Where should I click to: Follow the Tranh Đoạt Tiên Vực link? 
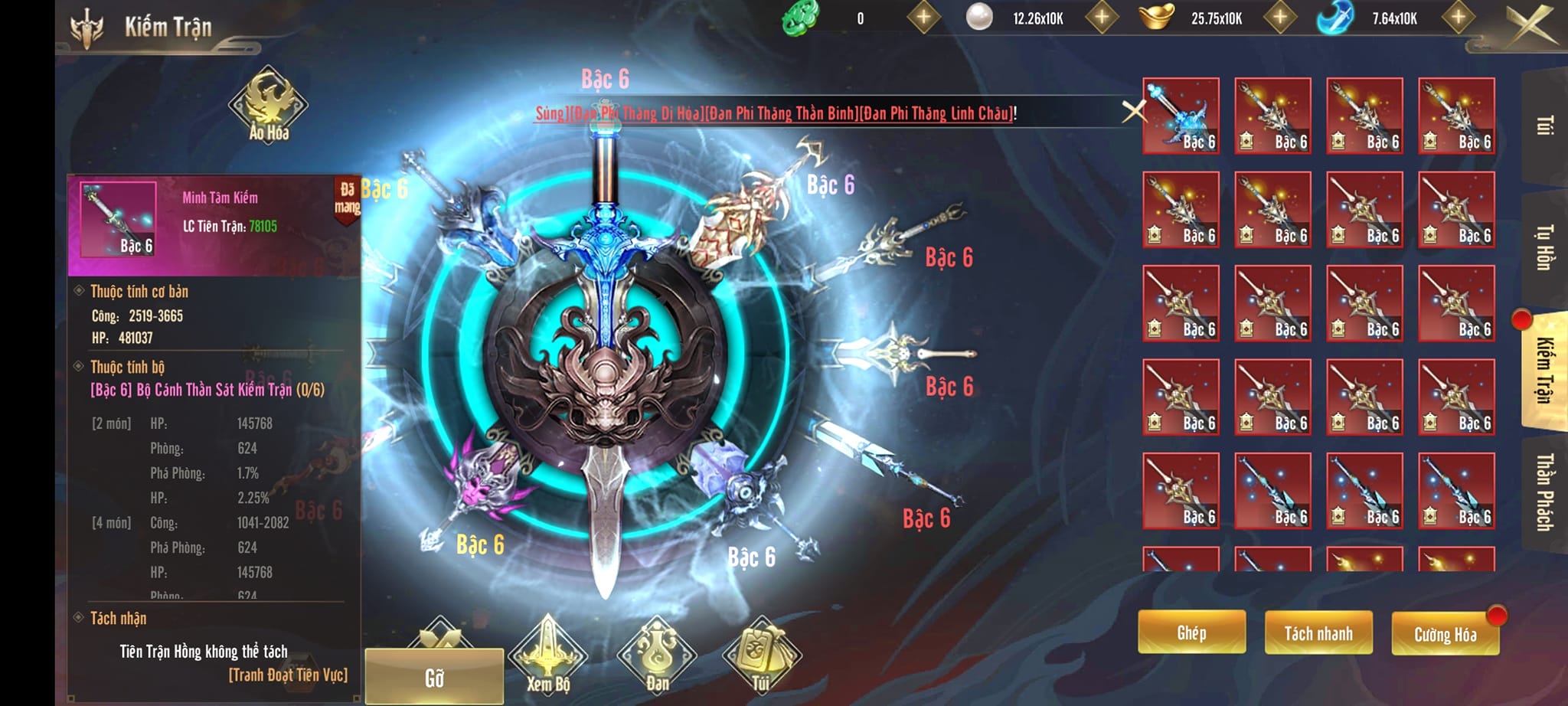tap(288, 675)
